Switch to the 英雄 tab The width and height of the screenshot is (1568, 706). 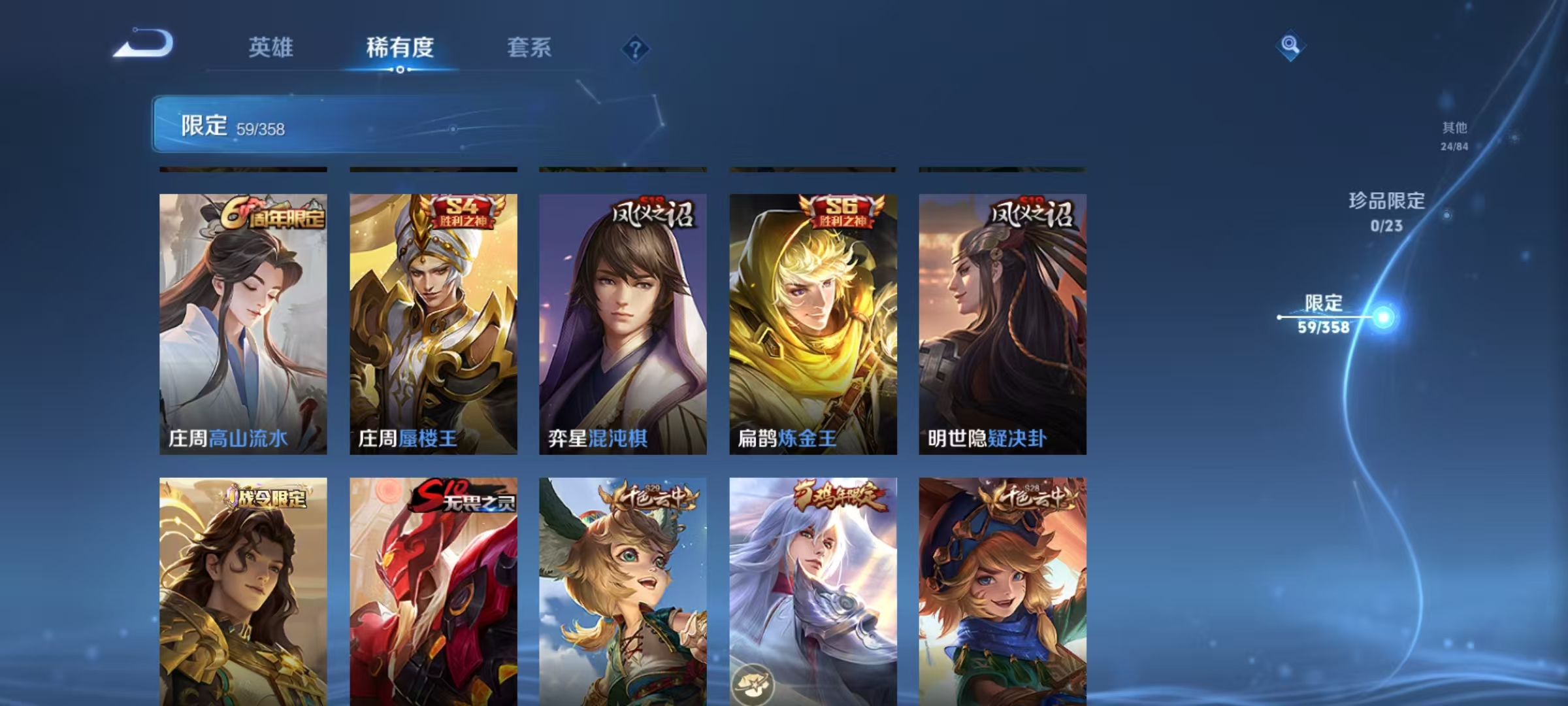pyautogui.click(x=272, y=47)
